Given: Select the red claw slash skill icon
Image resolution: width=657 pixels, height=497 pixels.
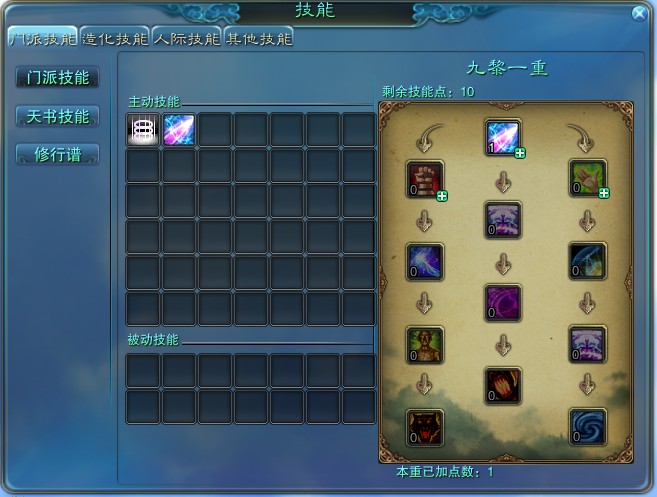Looking at the screenshot, I should [503, 385].
